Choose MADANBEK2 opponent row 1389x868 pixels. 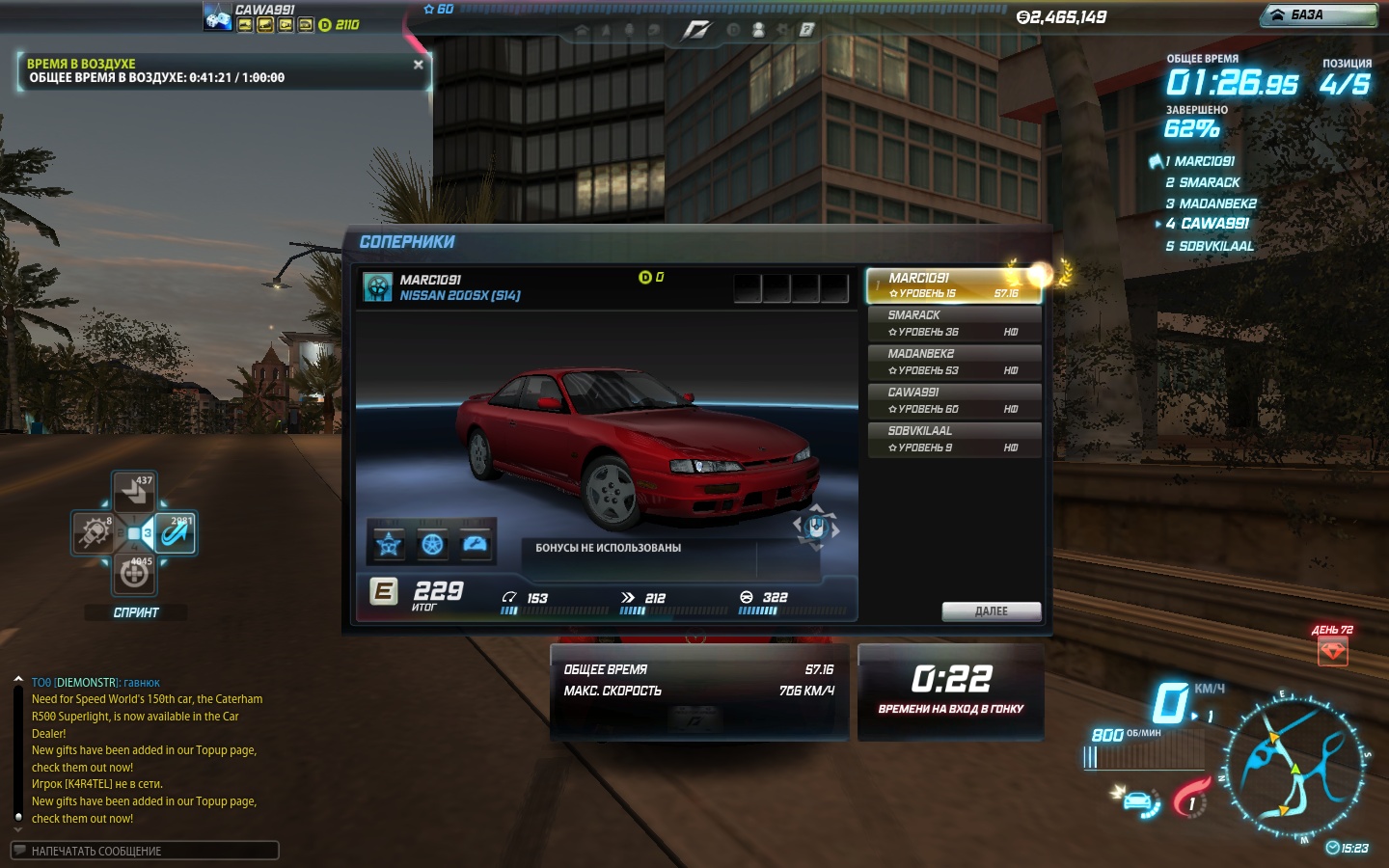[x=953, y=363]
